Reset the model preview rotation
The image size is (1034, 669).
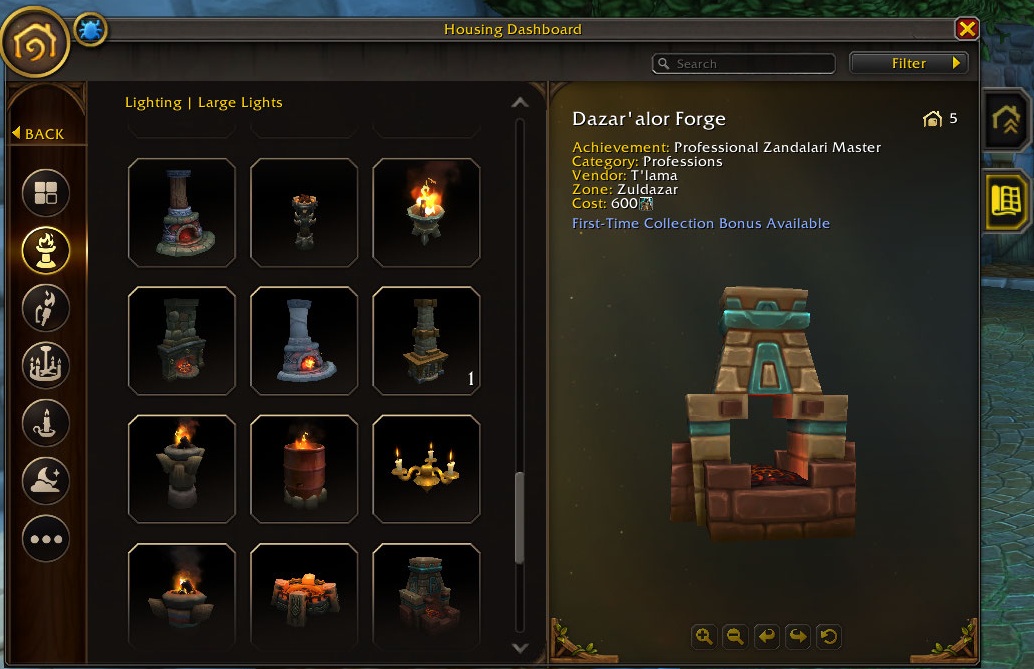[x=828, y=635]
